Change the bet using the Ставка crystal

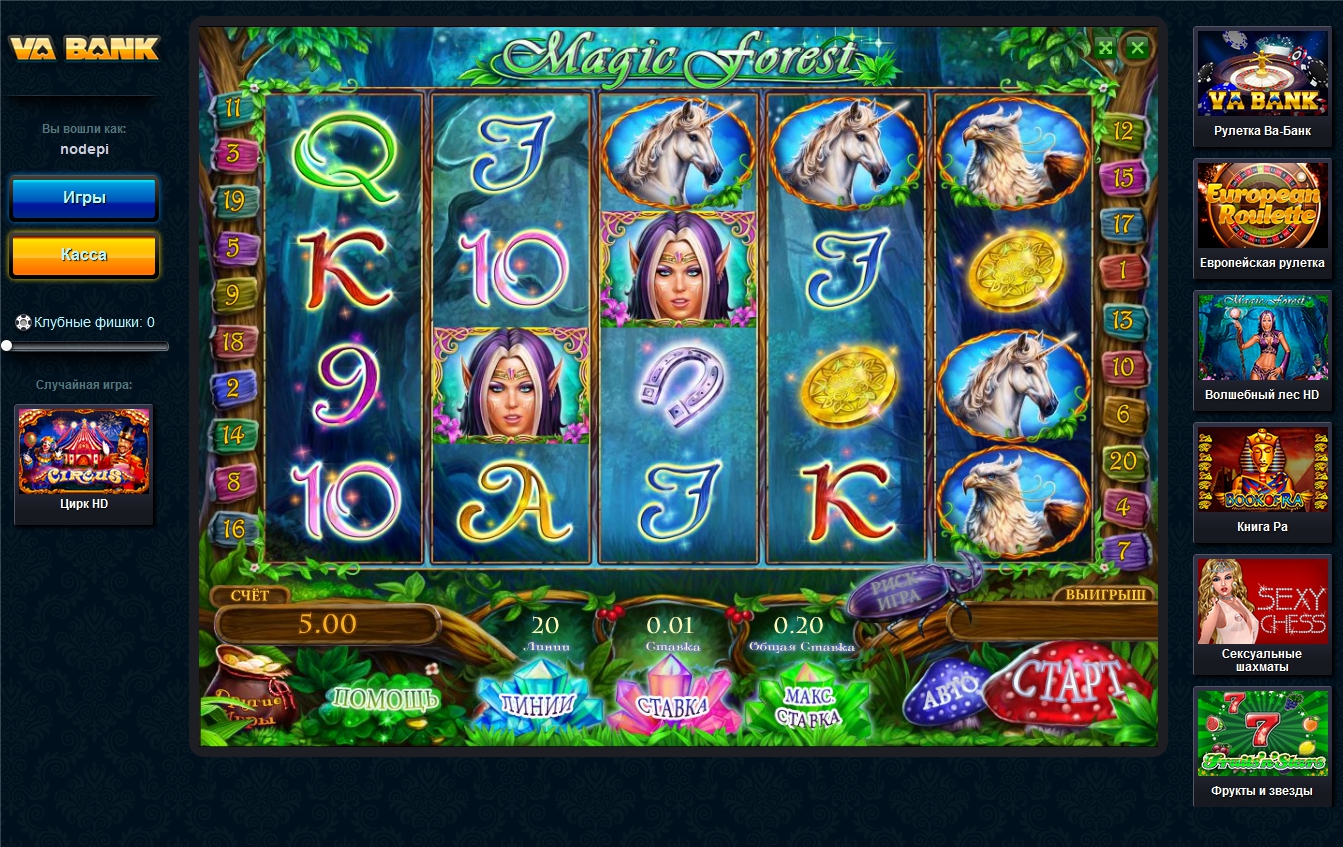673,705
